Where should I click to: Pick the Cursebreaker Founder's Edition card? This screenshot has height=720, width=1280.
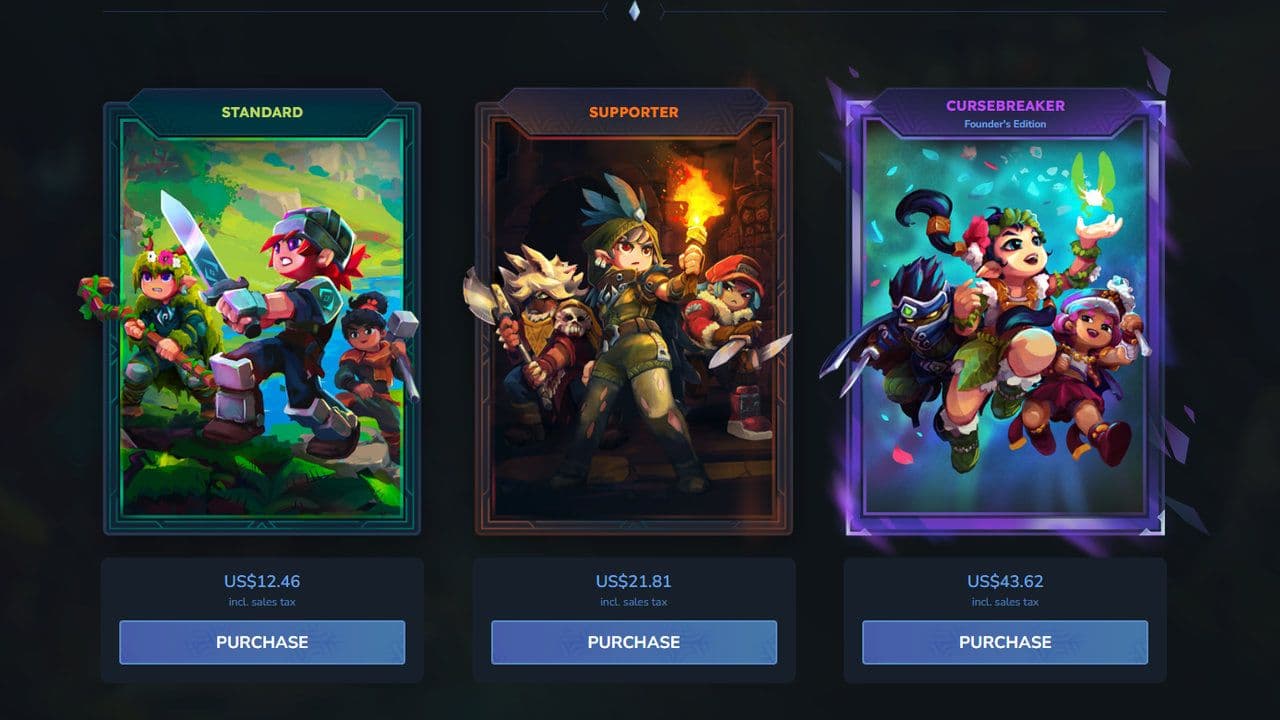tap(1005, 320)
